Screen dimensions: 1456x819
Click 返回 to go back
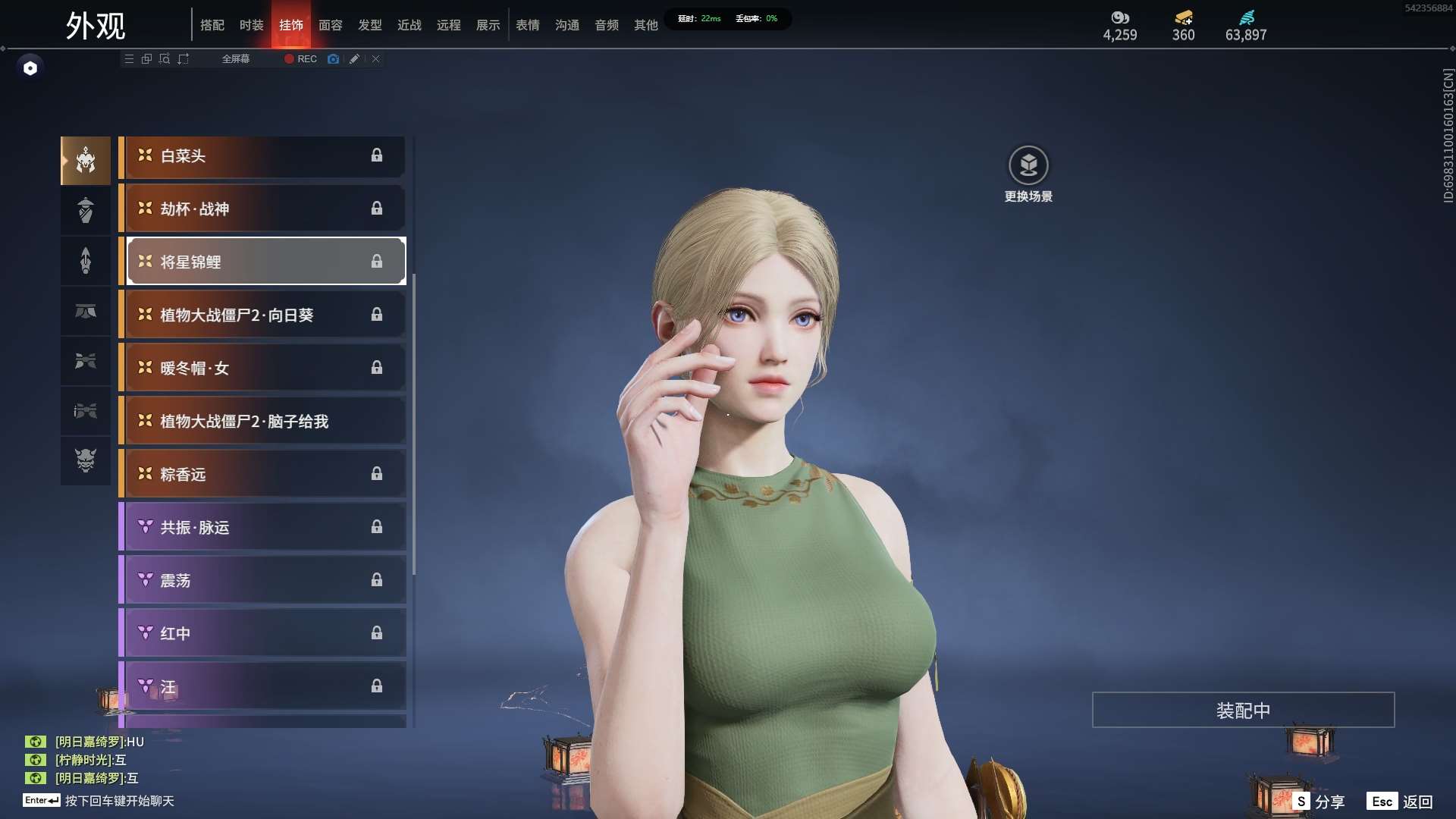1401,802
